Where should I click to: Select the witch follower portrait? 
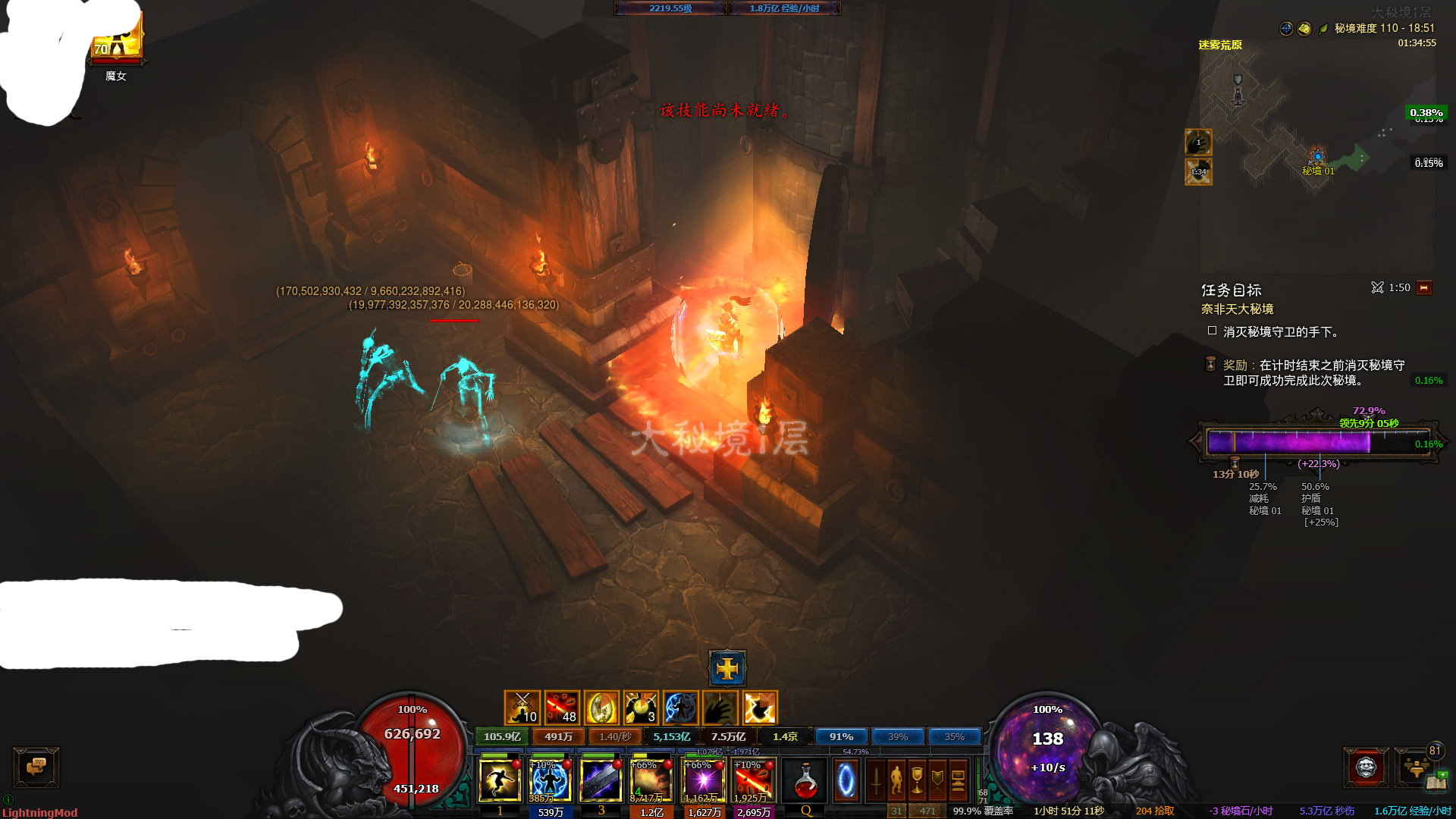(x=116, y=38)
